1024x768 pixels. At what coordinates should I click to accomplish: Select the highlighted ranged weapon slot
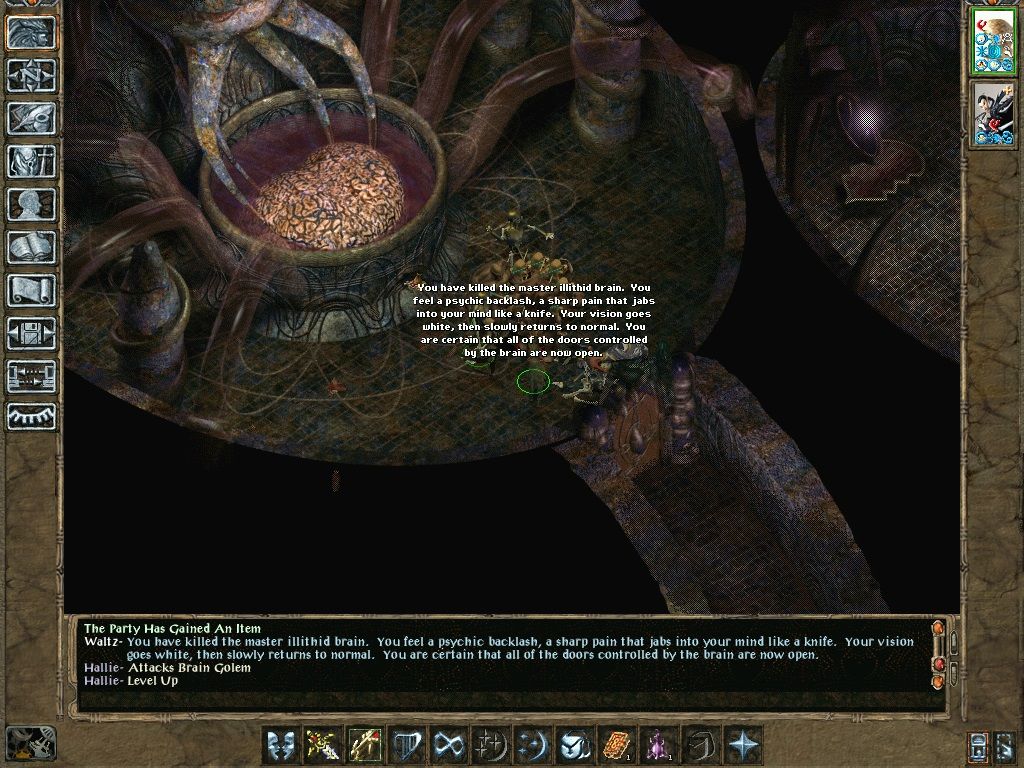pos(366,746)
